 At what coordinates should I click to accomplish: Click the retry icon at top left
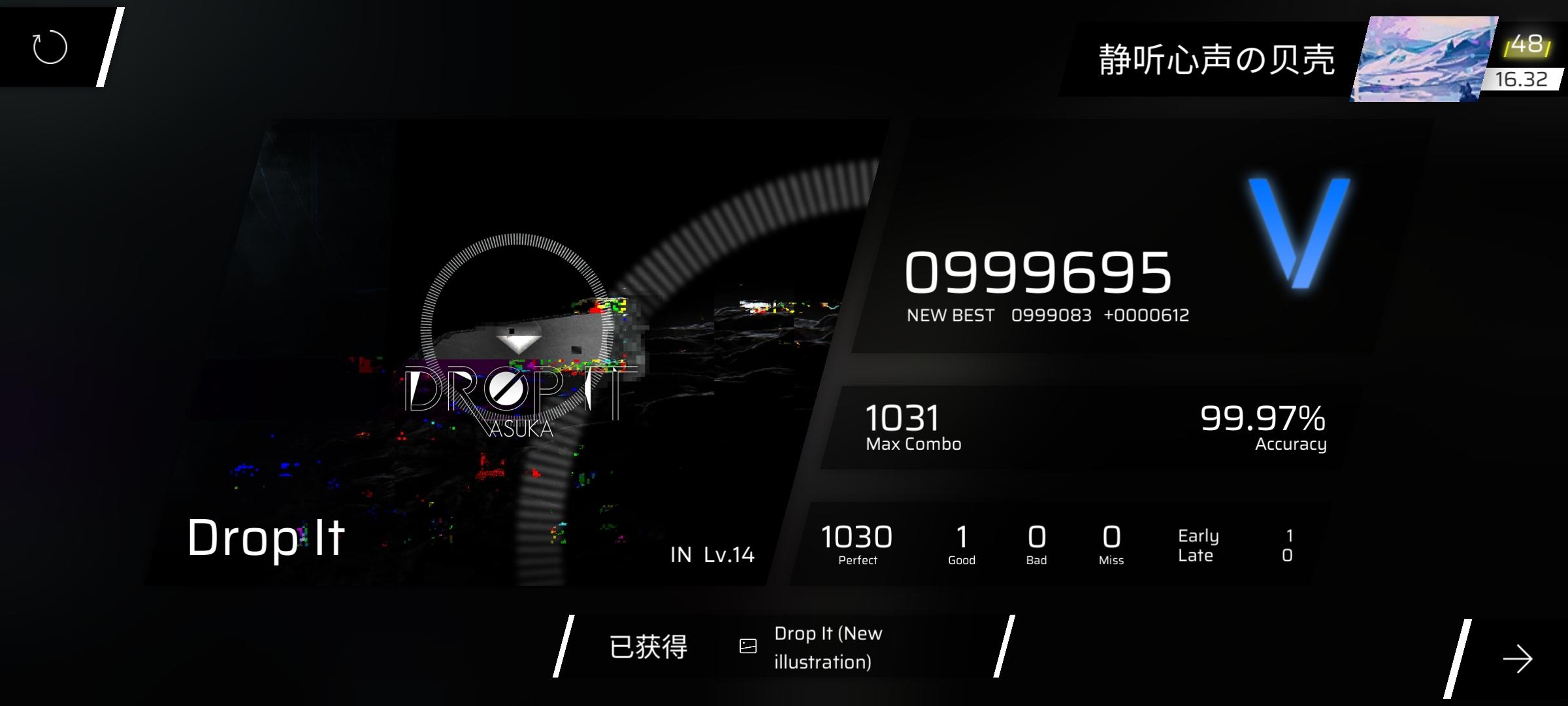(x=49, y=47)
